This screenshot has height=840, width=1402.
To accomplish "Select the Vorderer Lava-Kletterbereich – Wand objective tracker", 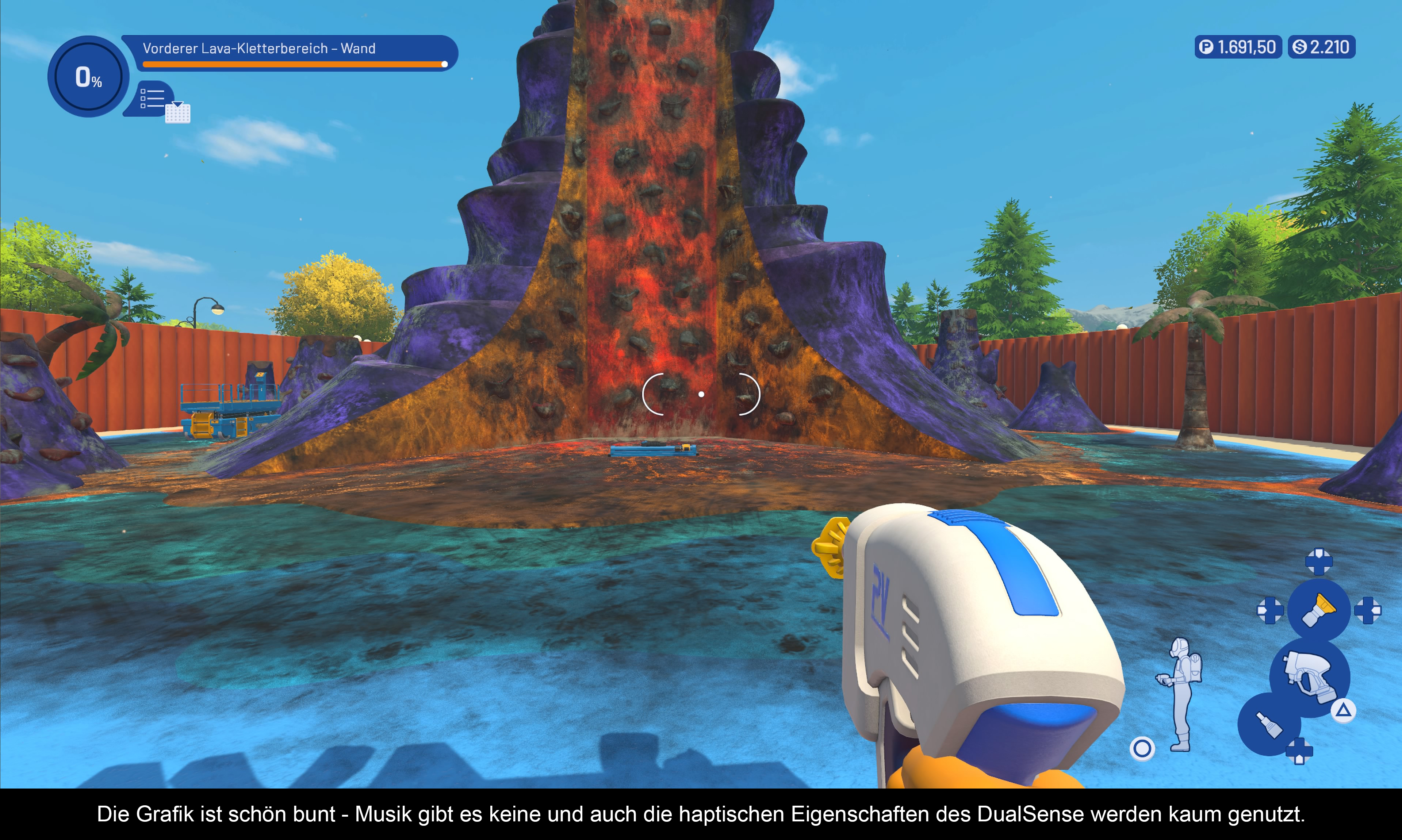I will (290, 53).
